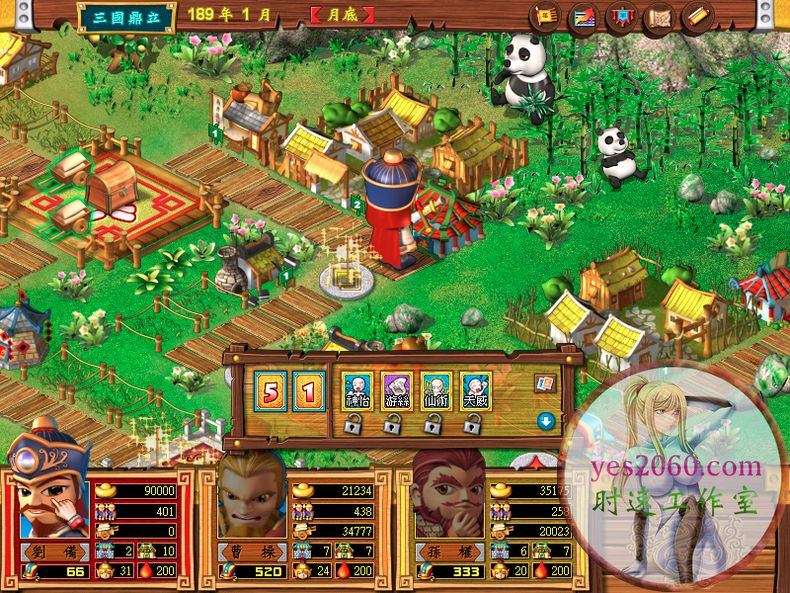Image resolution: width=790 pixels, height=593 pixels.
Task: Click the 月底 month-end indicator
Action: (x=342, y=15)
